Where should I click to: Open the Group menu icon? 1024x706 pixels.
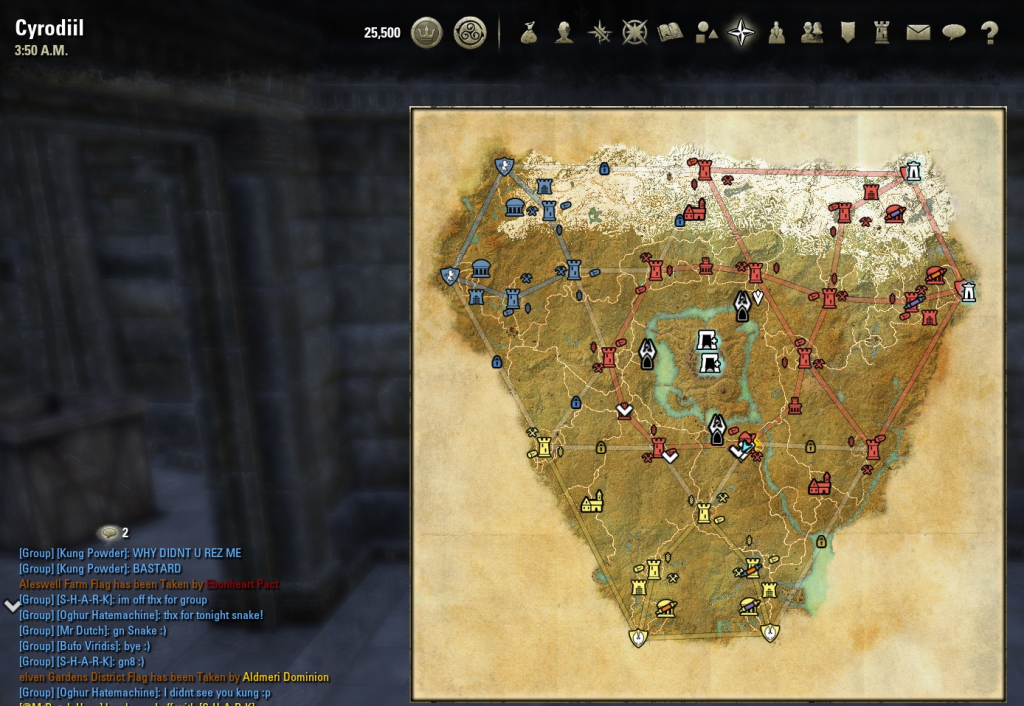point(776,33)
